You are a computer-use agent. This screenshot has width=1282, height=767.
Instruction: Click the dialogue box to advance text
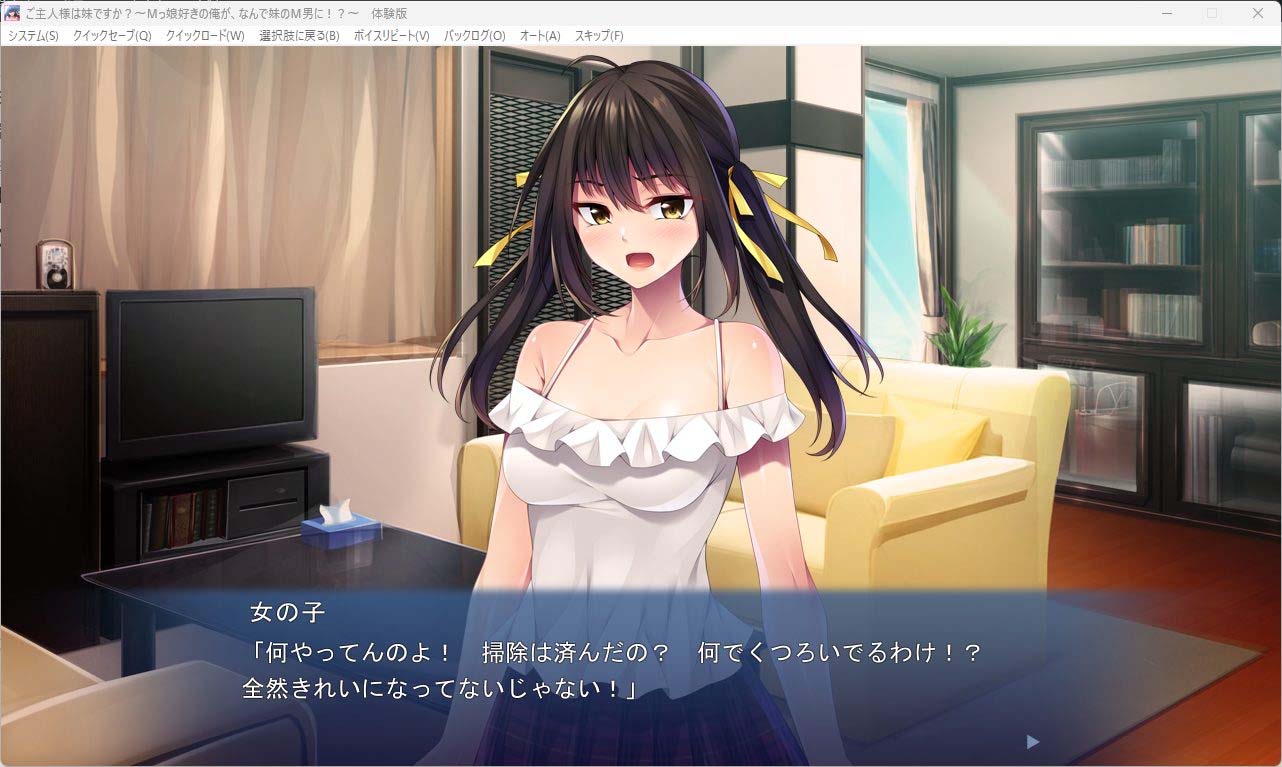point(640,670)
